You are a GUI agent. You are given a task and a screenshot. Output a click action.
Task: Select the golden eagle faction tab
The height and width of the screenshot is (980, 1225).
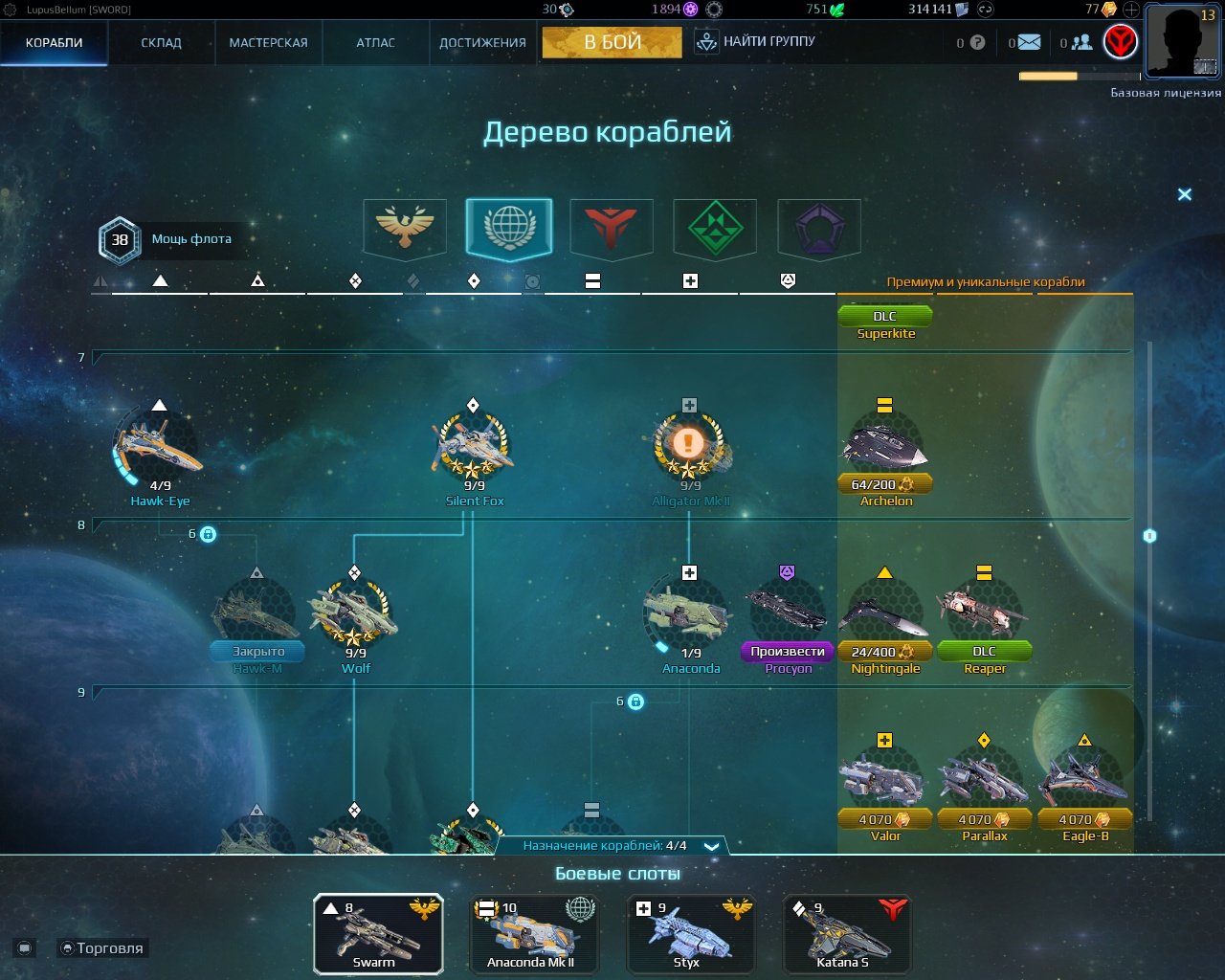coord(405,228)
